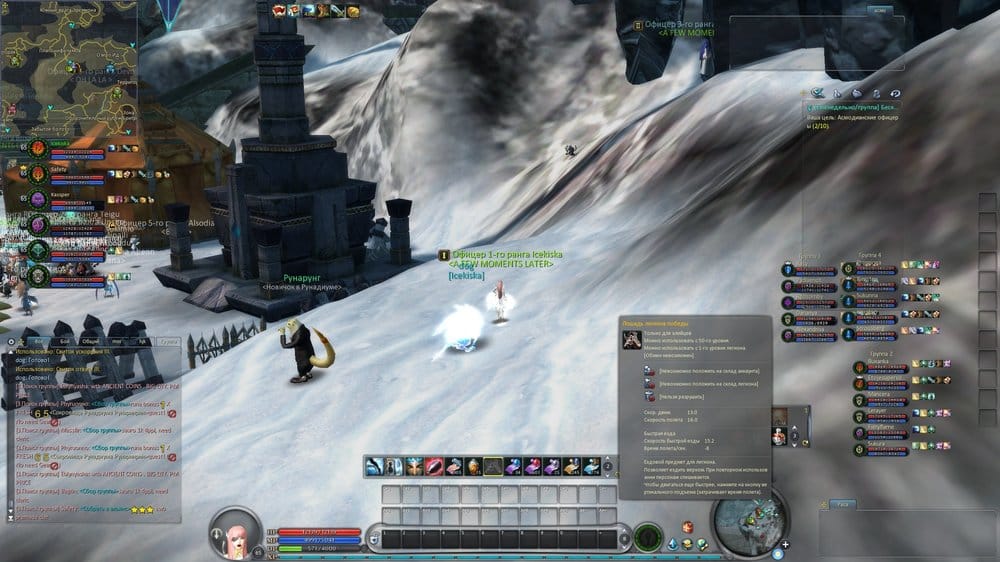
Task: Switch to the "Общий" chat tab
Action: tap(89, 341)
